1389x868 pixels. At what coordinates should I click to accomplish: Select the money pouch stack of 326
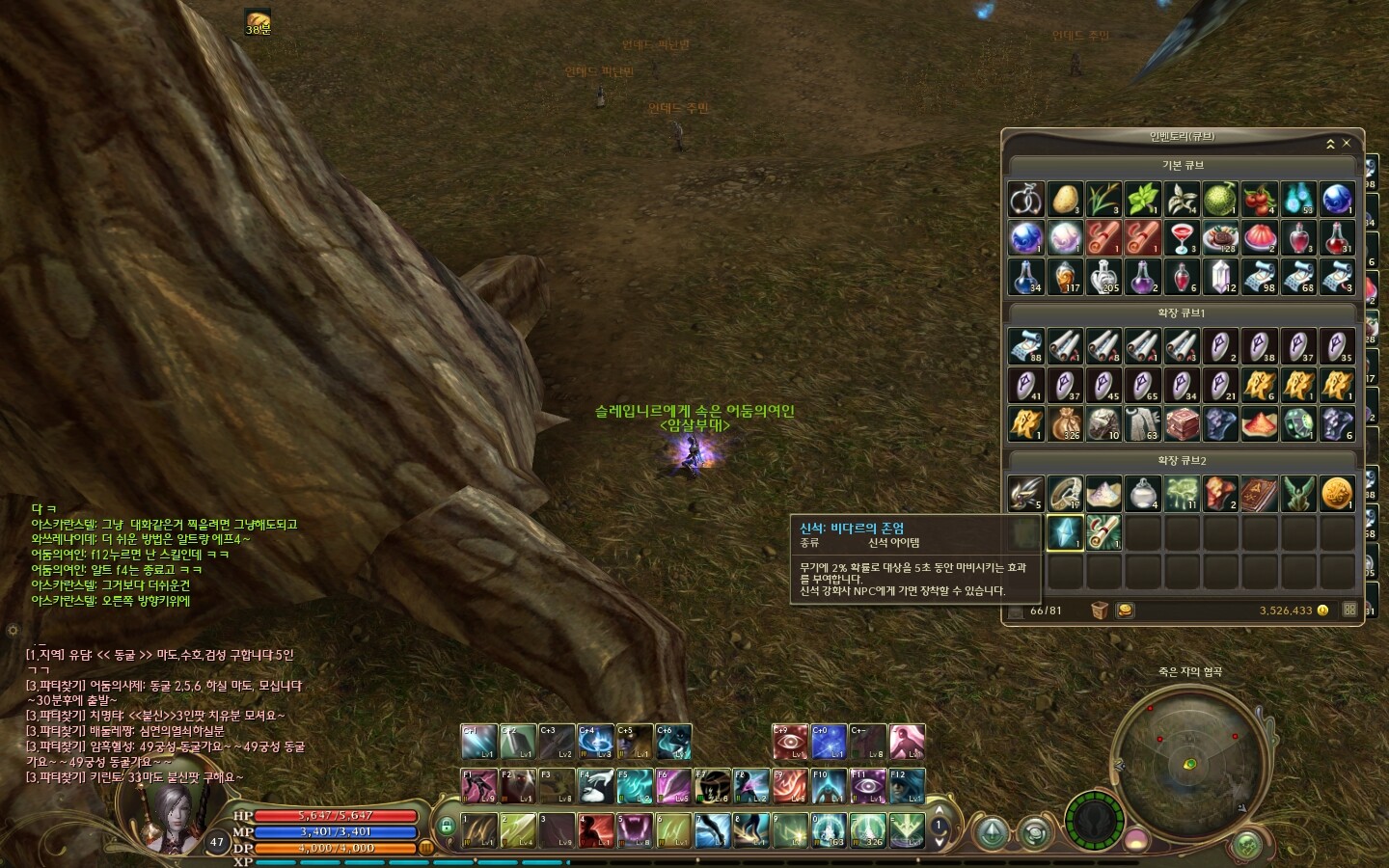coord(1065,423)
